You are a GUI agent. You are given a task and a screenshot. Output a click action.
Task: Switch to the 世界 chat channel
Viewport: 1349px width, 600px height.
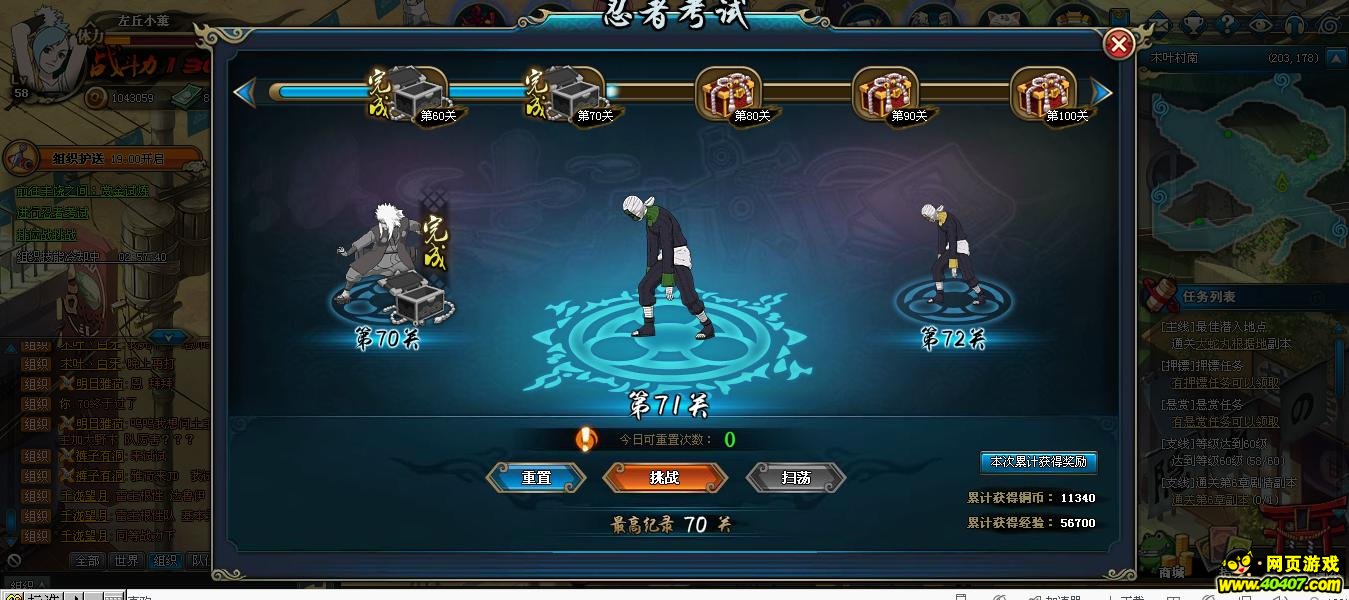pyautogui.click(x=126, y=561)
